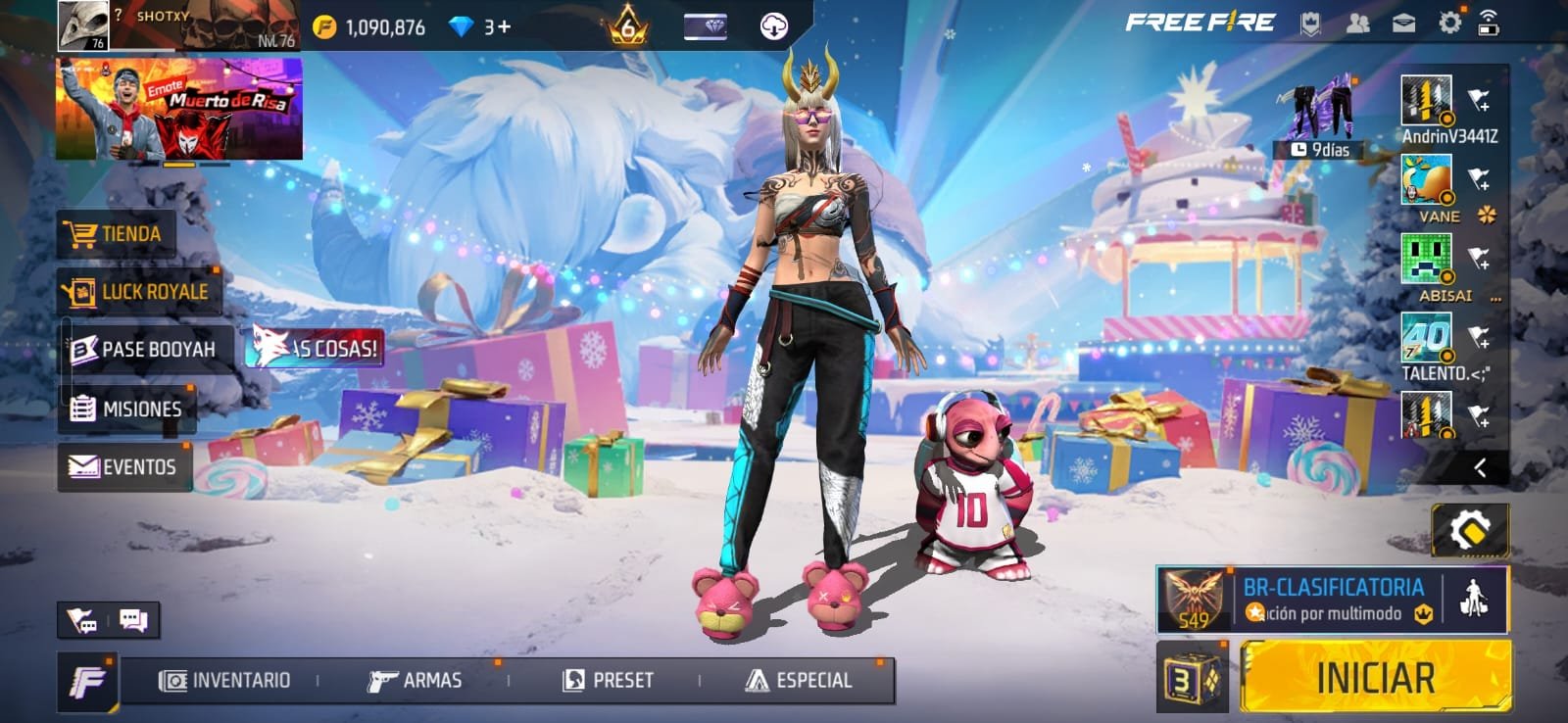Open the Misiones list

click(127, 409)
